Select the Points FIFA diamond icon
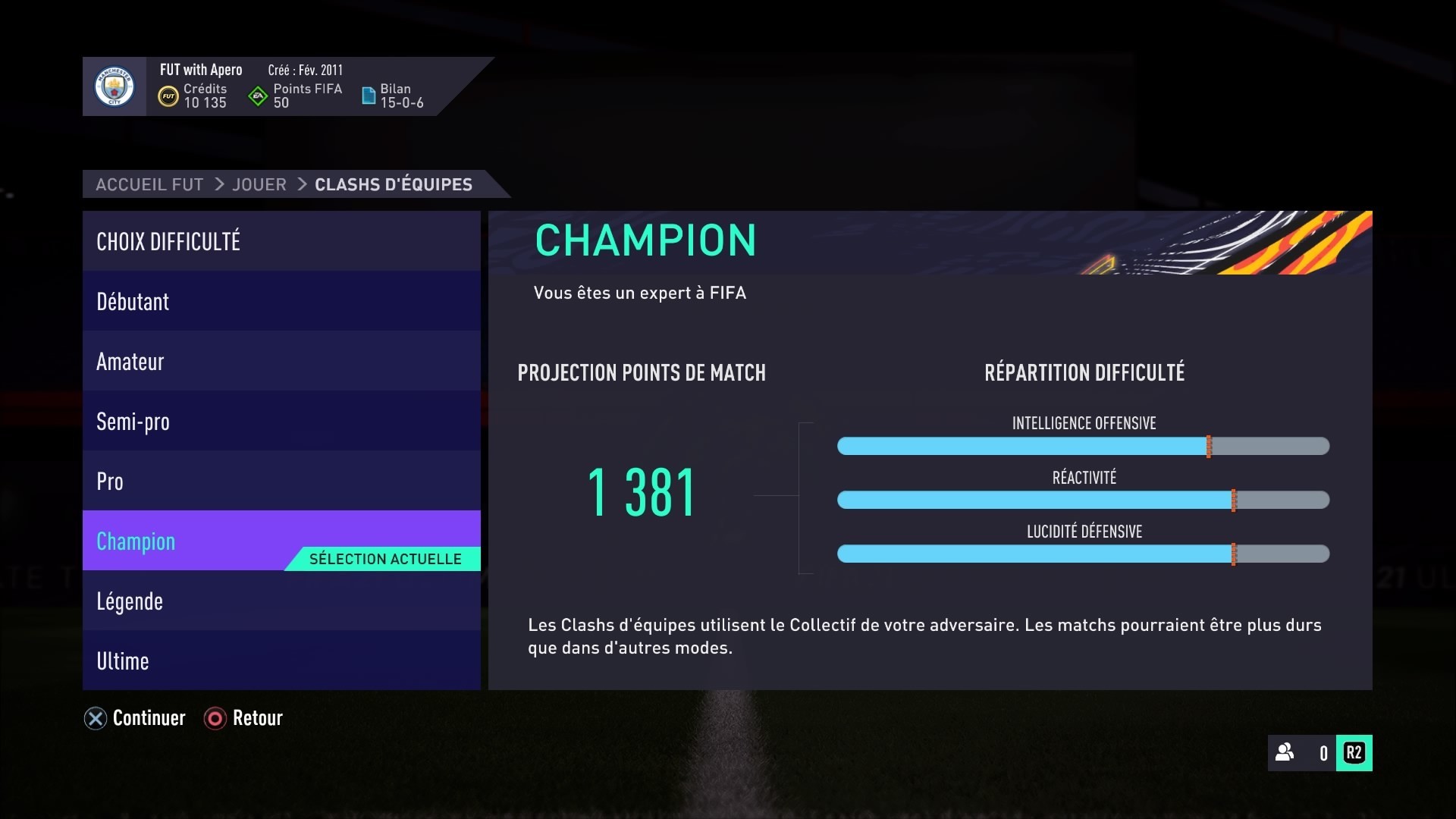 pos(258,96)
